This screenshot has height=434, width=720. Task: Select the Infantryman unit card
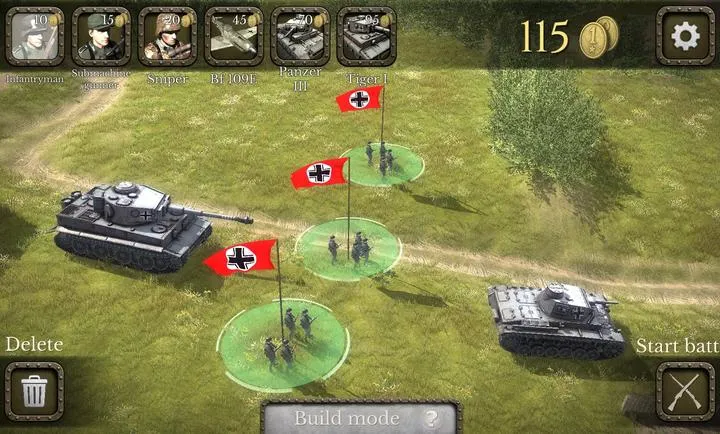tap(35, 36)
